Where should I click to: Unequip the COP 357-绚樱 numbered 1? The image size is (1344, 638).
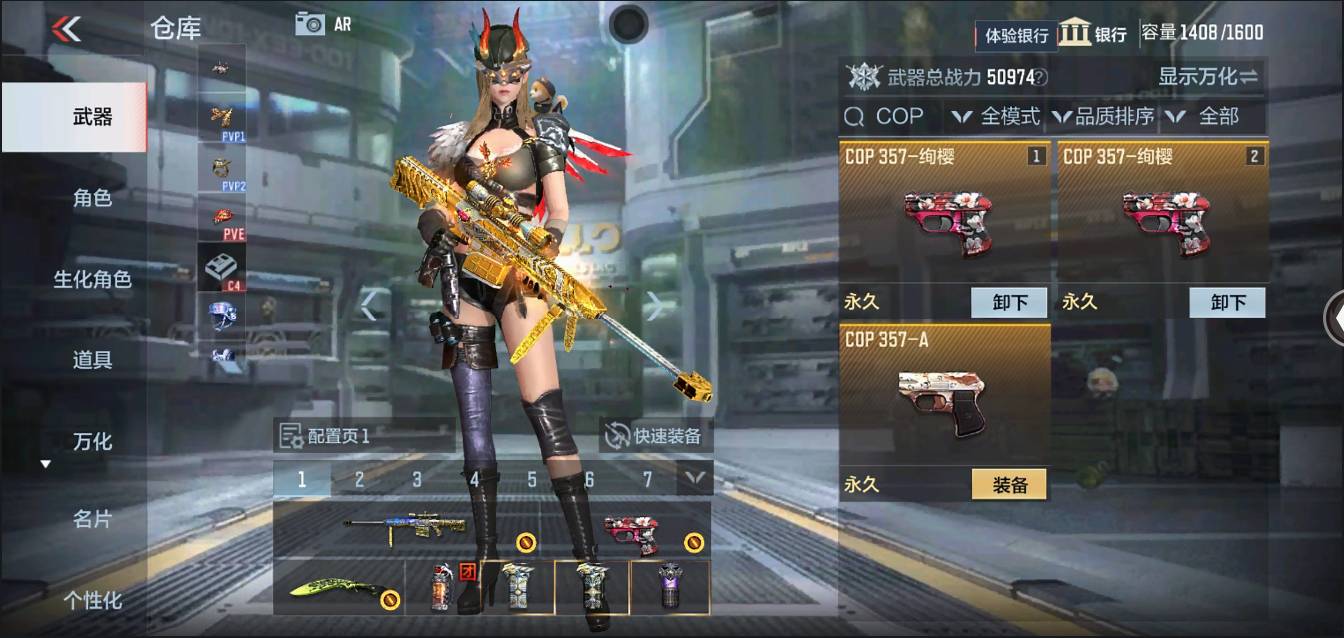tap(1009, 303)
